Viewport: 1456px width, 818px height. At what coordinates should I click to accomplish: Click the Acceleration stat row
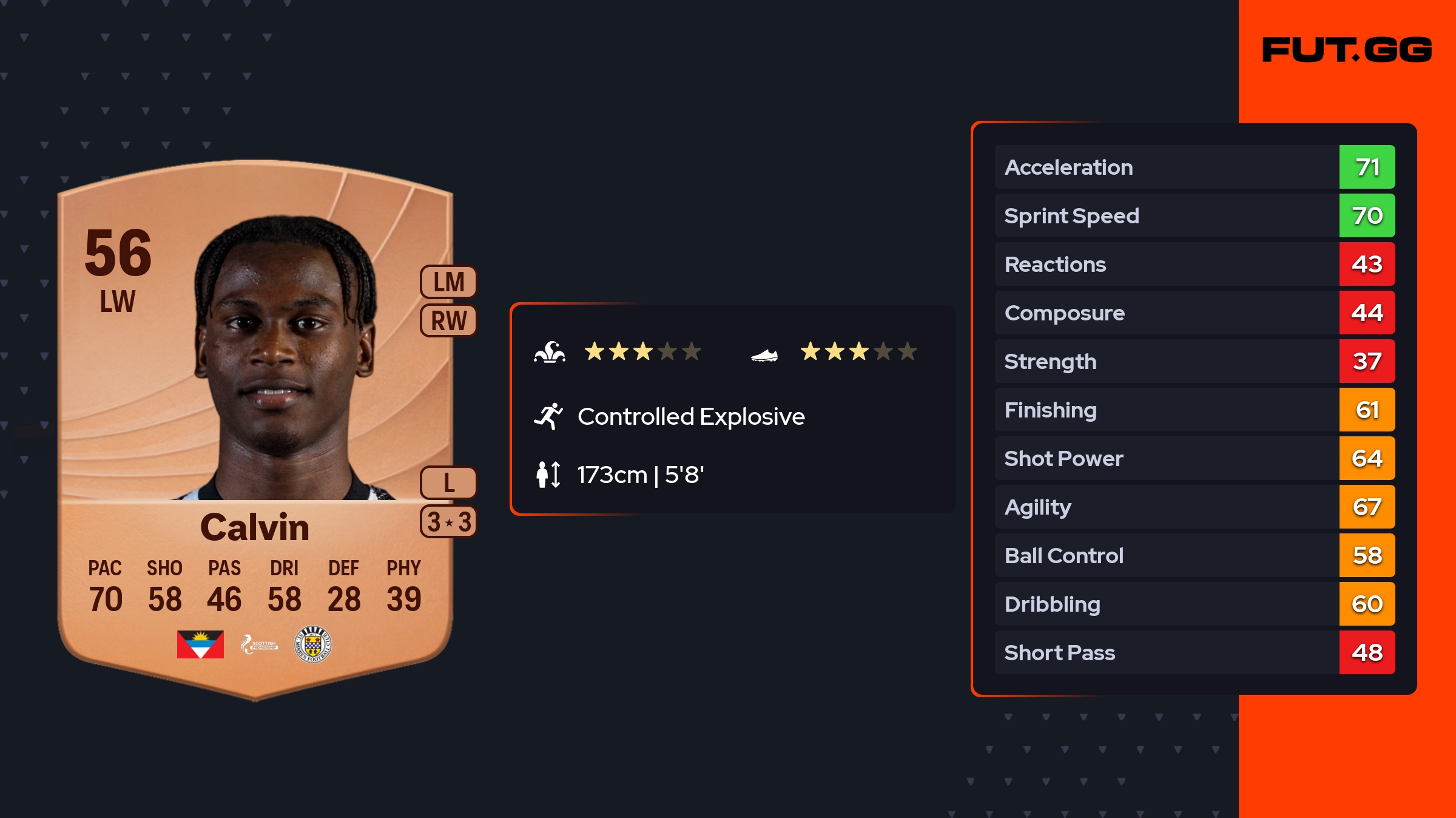[1194, 167]
